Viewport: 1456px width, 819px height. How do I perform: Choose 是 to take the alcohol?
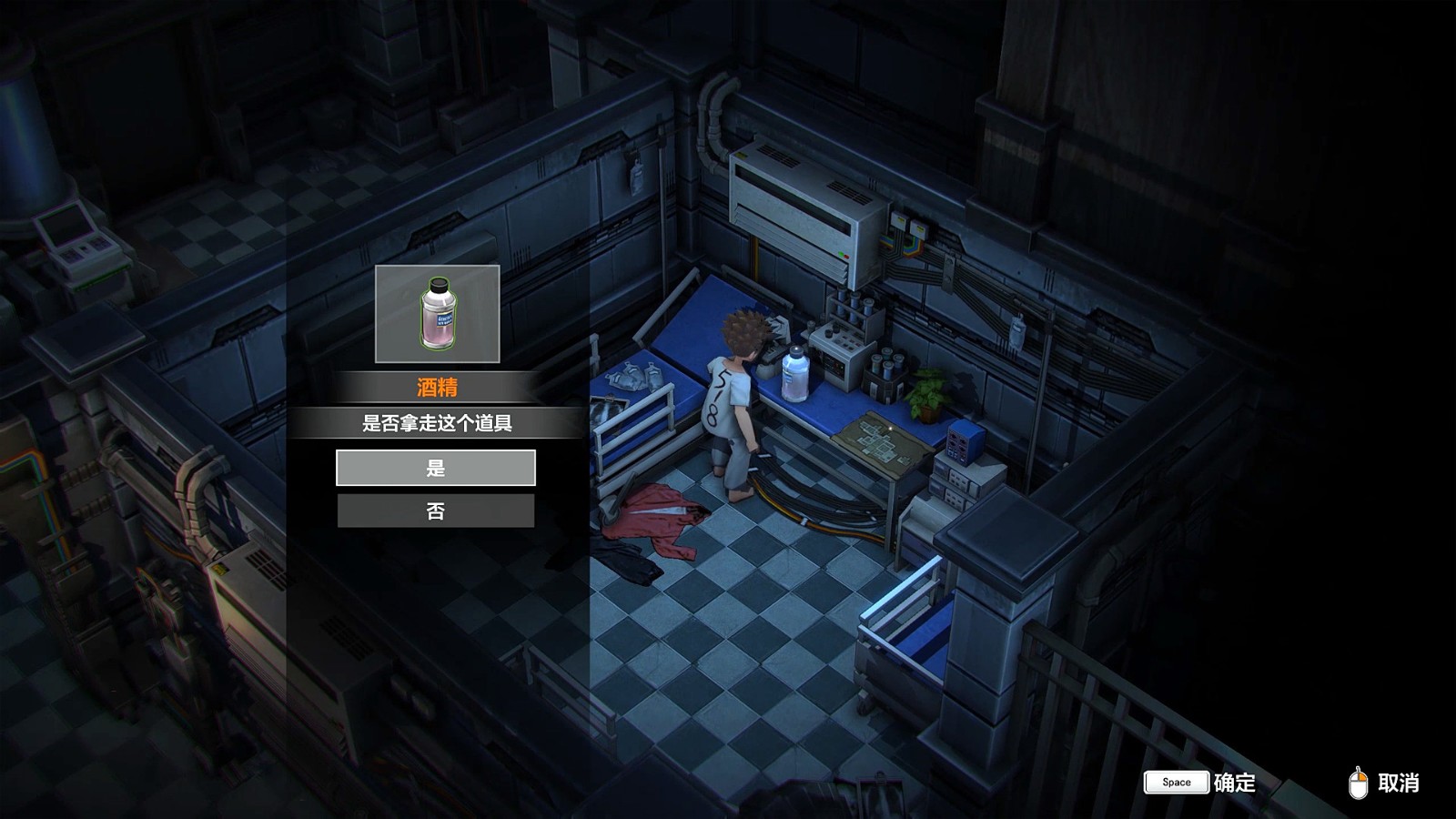click(435, 468)
